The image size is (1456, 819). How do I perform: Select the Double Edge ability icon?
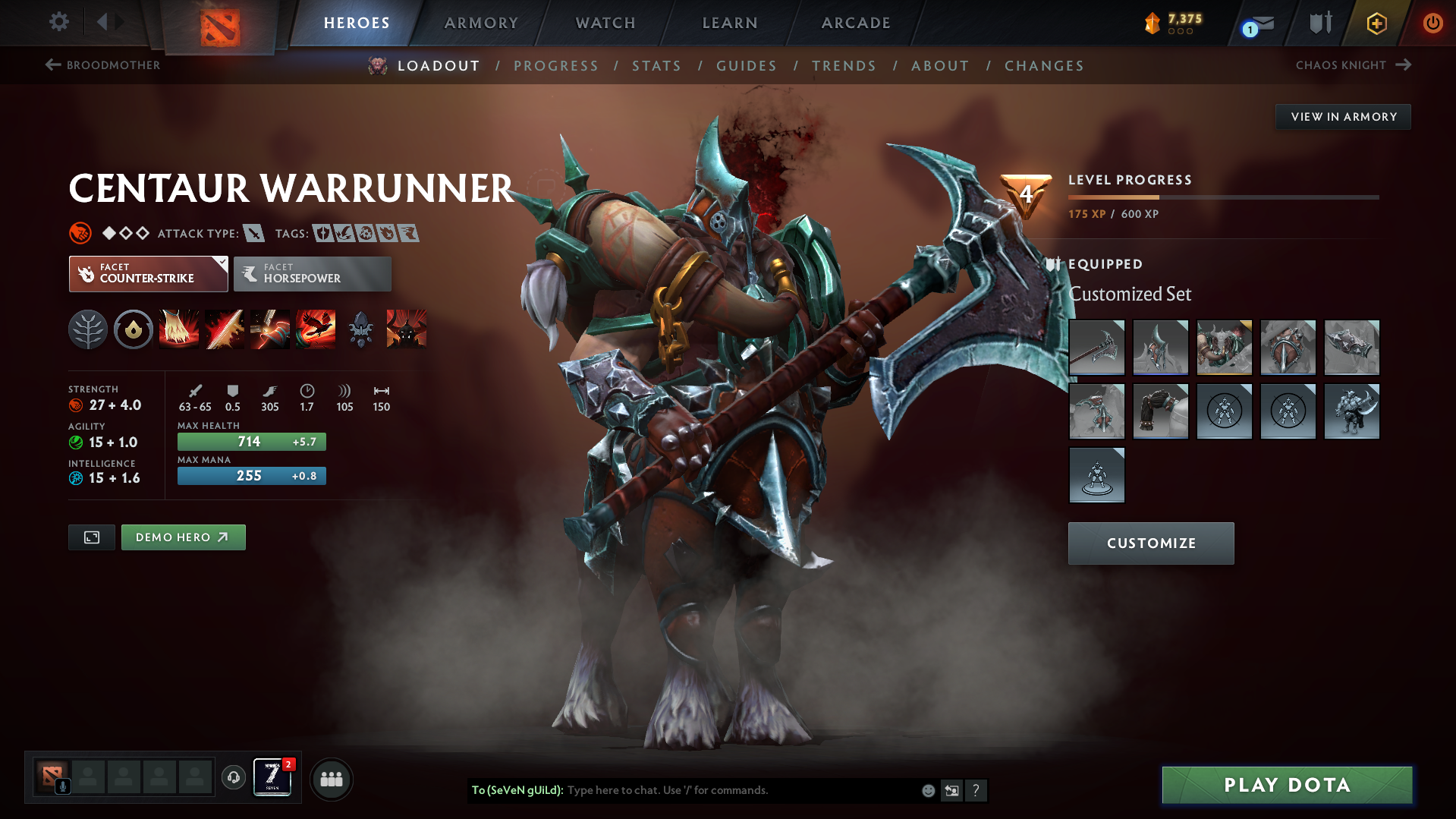[x=225, y=329]
